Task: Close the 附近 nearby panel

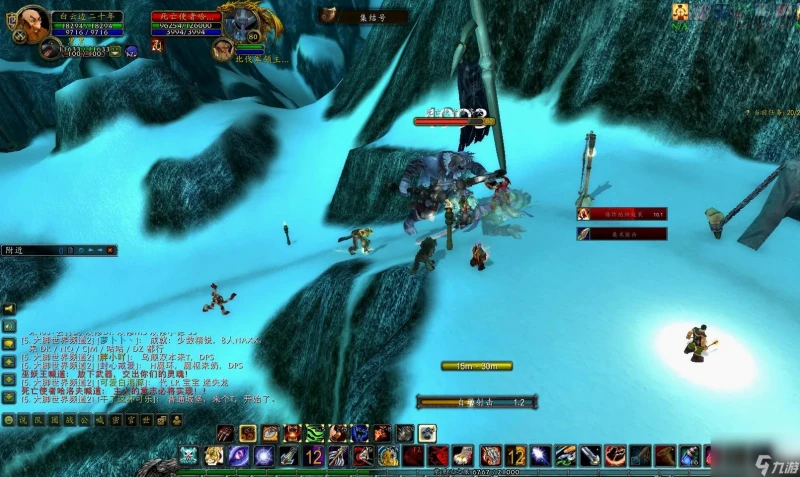Action: (111, 250)
